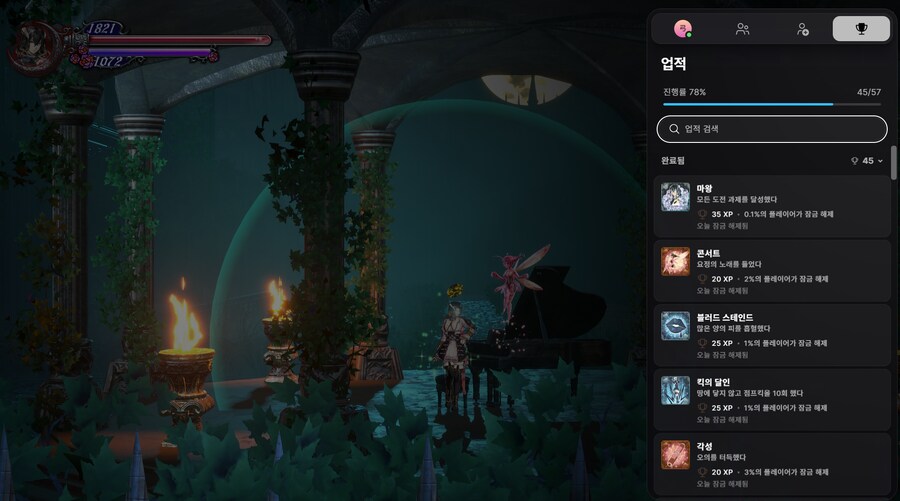Open the add-friend tab
This screenshot has width=900, height=501.
coord(801,29)
